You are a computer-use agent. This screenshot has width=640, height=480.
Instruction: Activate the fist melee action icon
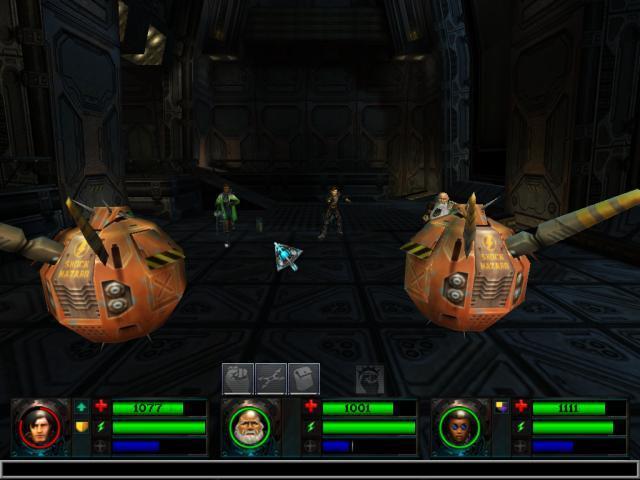(237, 378)
